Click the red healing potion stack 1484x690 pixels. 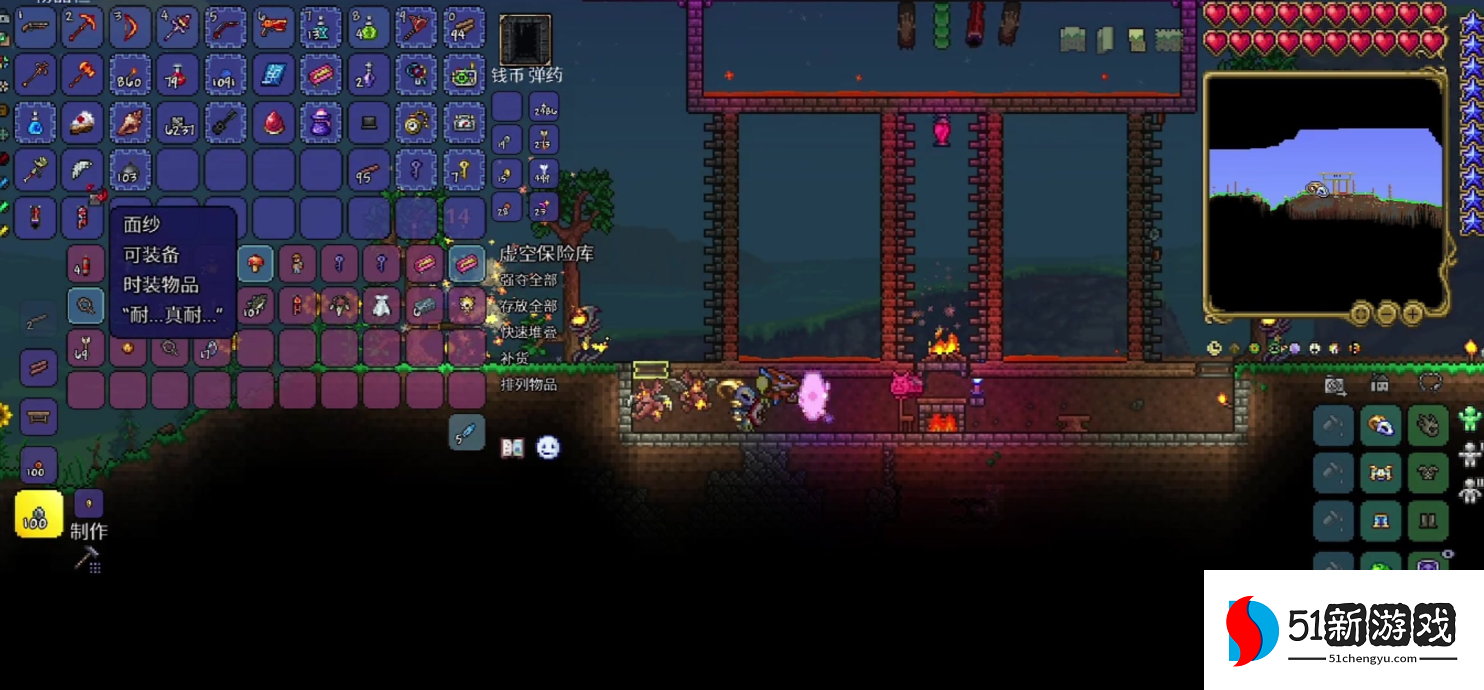pos(179,74)
